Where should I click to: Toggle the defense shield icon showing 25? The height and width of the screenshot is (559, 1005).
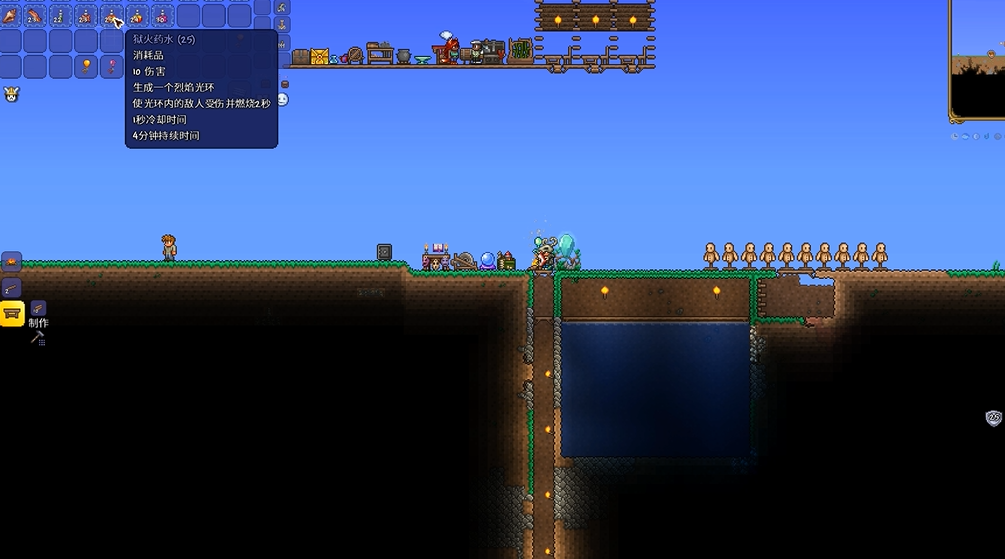coord(993,418)
